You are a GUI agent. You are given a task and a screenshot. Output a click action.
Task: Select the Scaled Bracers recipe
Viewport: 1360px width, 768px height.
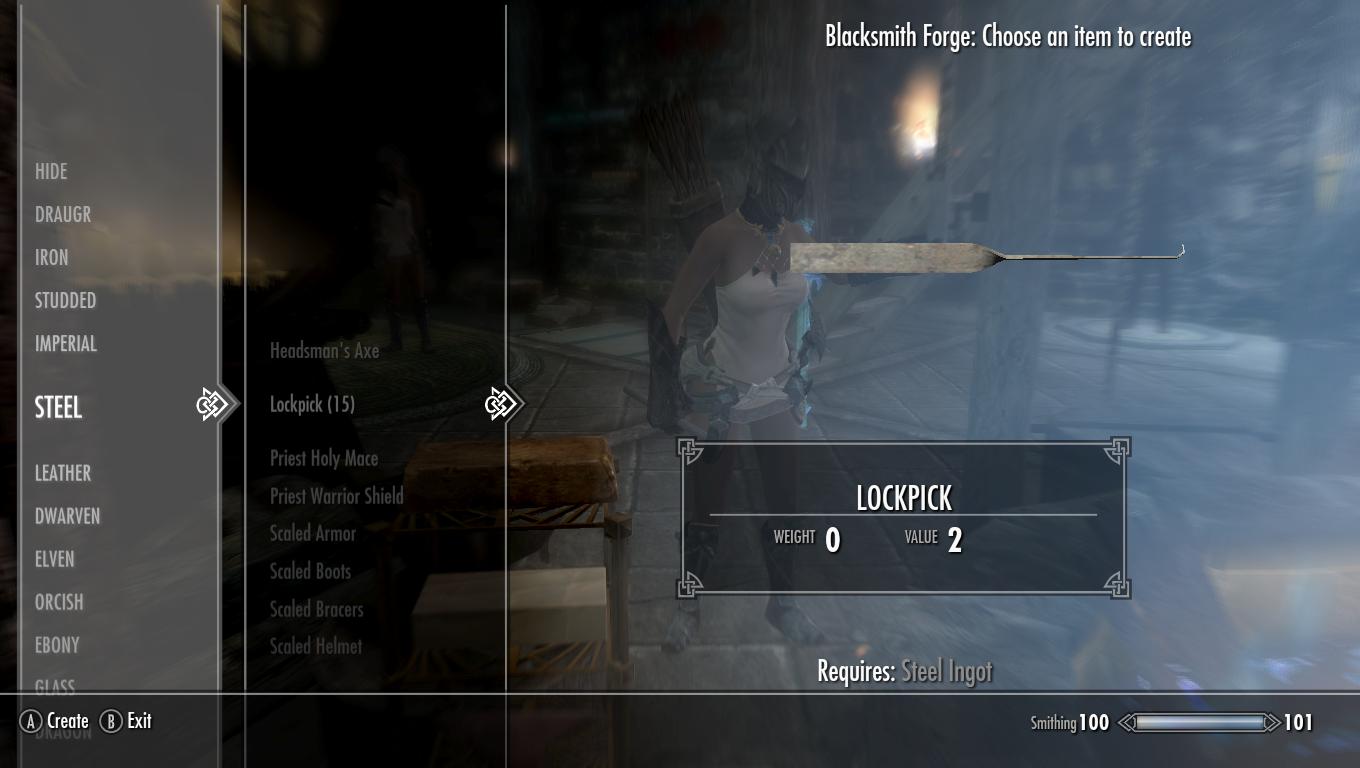click(316, 609)
